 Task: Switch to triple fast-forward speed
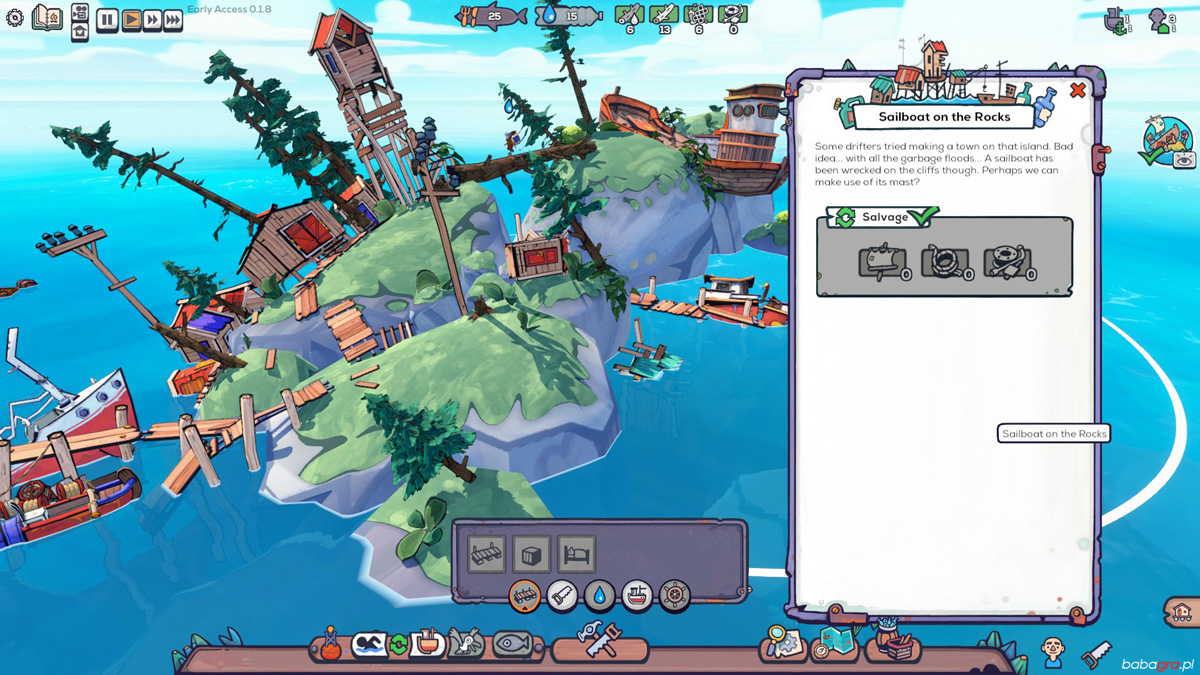173,20
